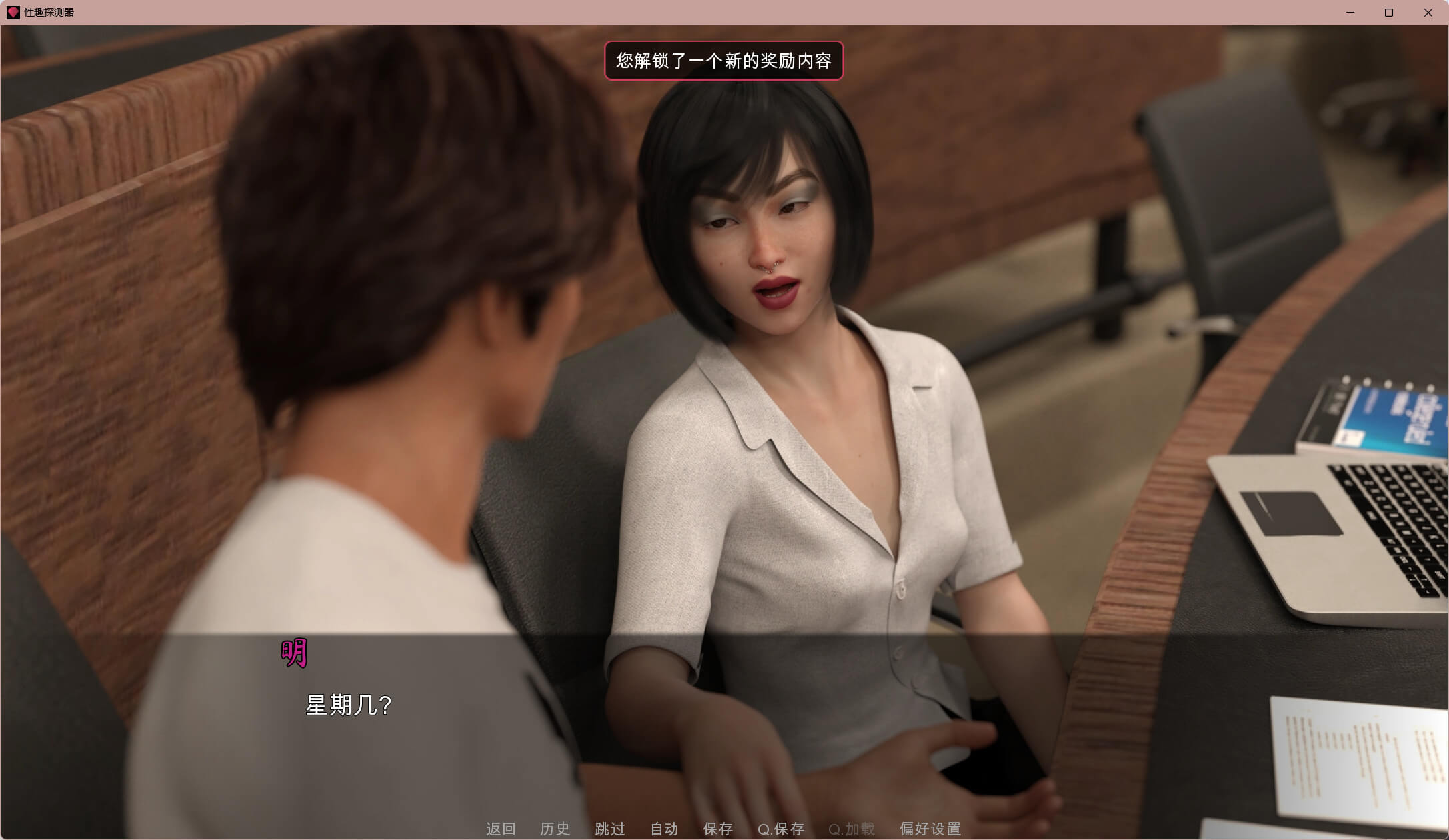This screenshot has height=840, width=1449.
Task: Quick load with Q.加载
Action: 852,829
